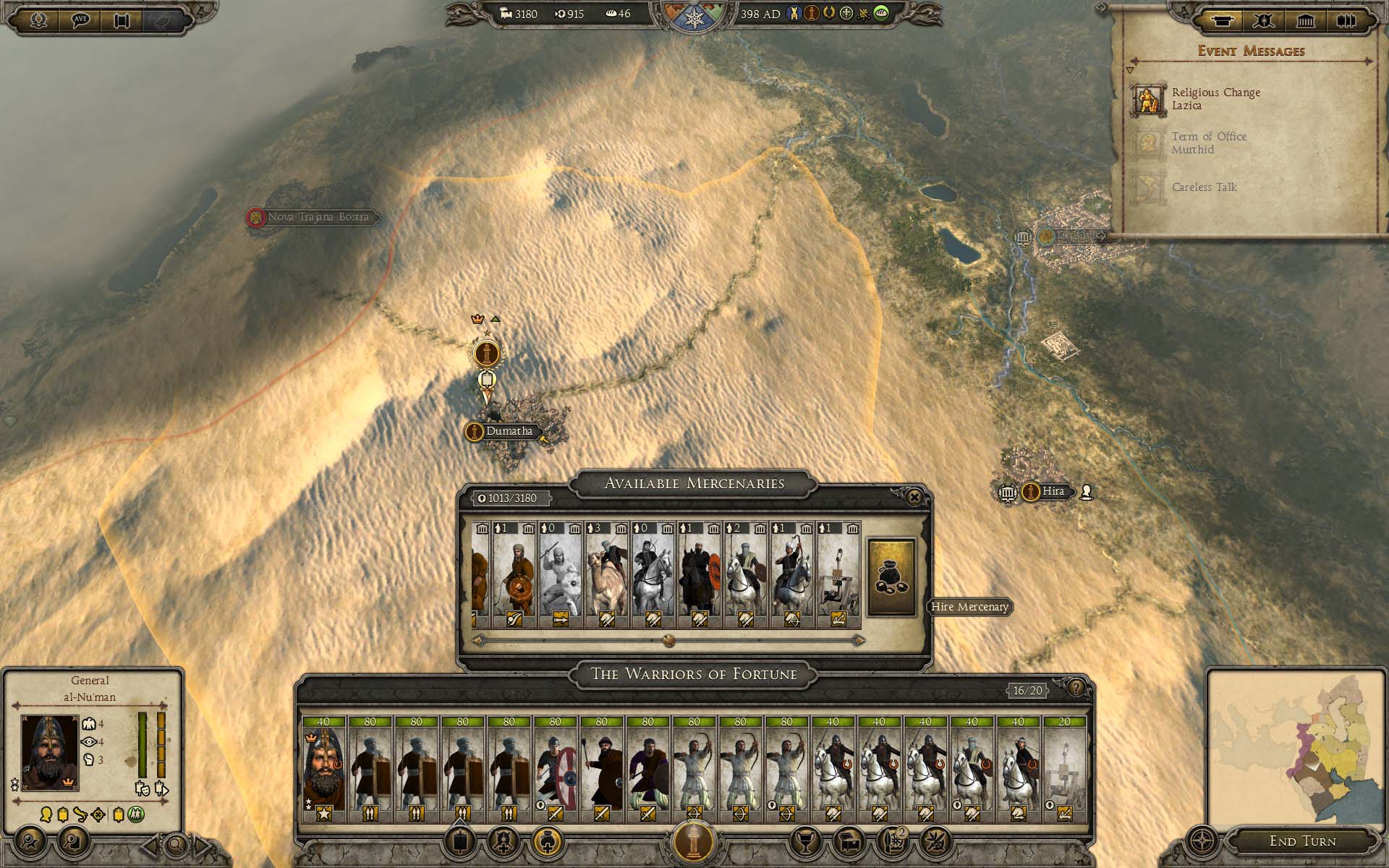Image resolution: width=1389 pixels, height=868 pixels.
Task: Open the Careless Talk event message
Action: coord(1204,187)
